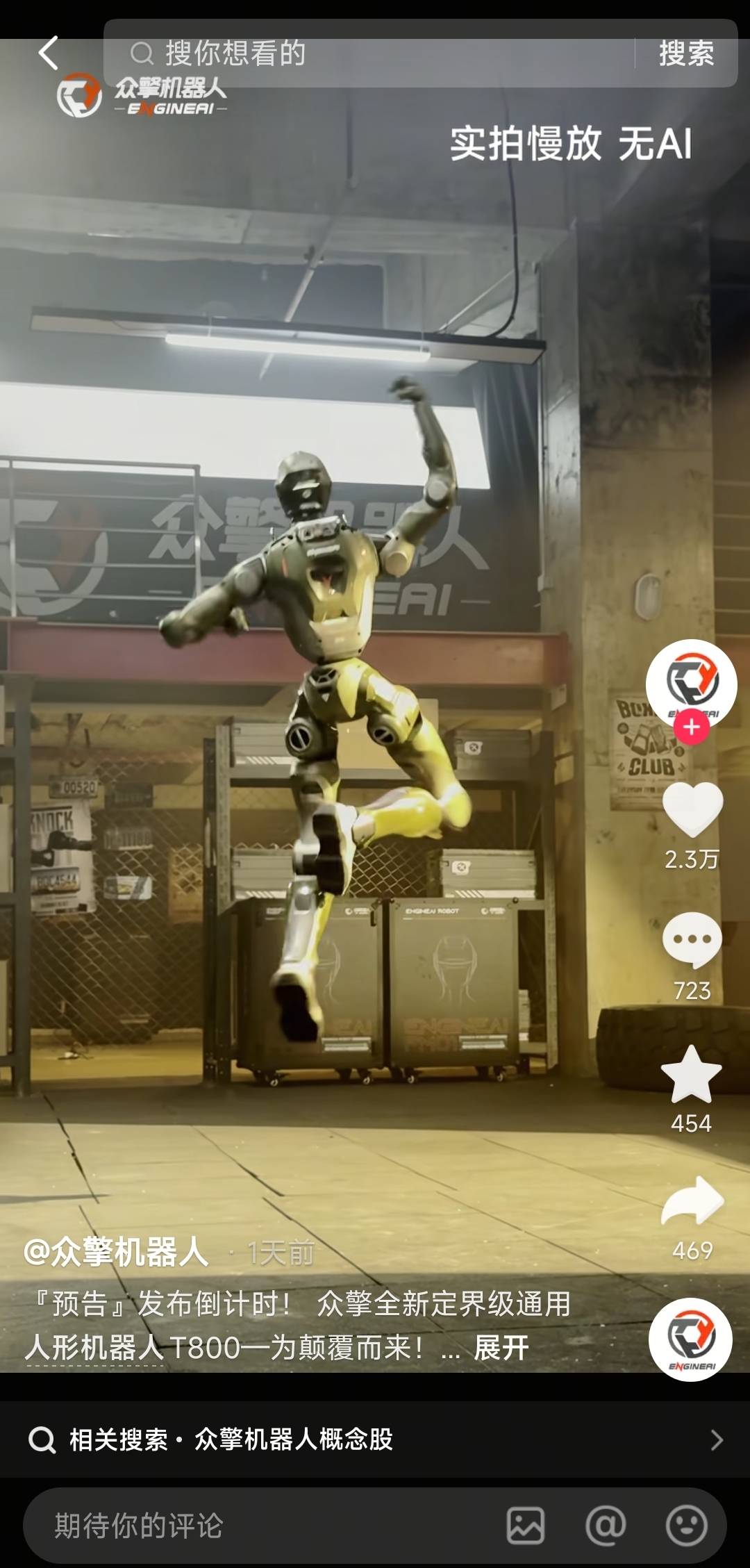Tap the back arrow
This screenshot has width=750, height=1568.
tap(48, 53)
